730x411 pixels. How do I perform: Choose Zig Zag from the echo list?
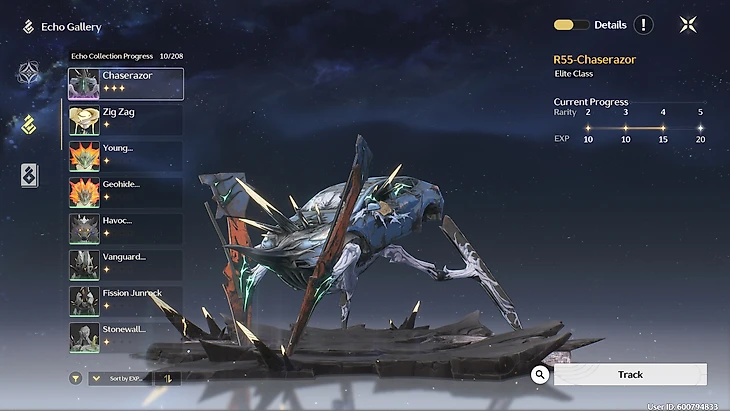pos(125,120)
